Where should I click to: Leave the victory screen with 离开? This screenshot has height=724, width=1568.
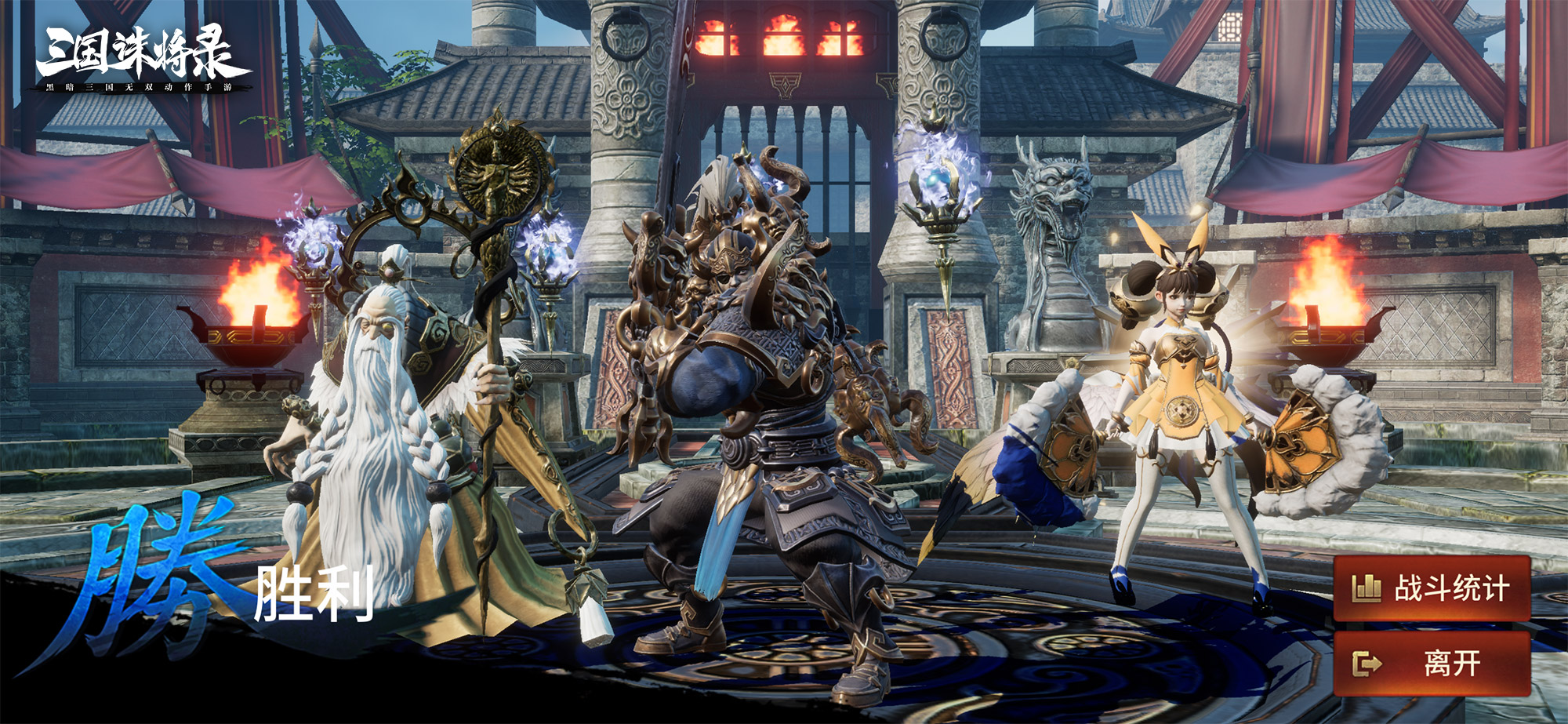(x=1432, y=664)
